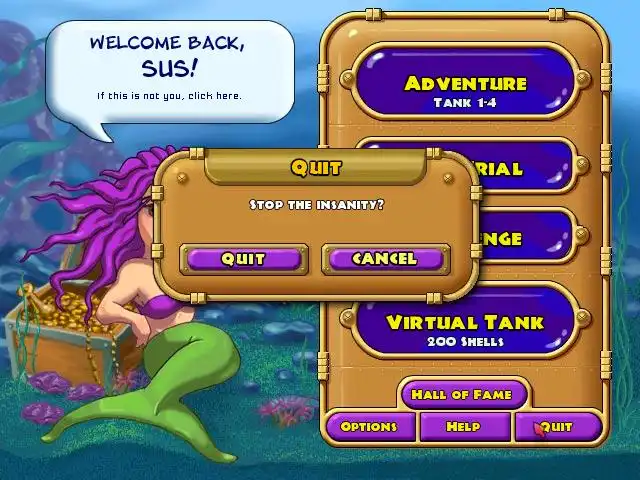
Task: Open the Hall of Fame
Action: [x=462, y=394]
